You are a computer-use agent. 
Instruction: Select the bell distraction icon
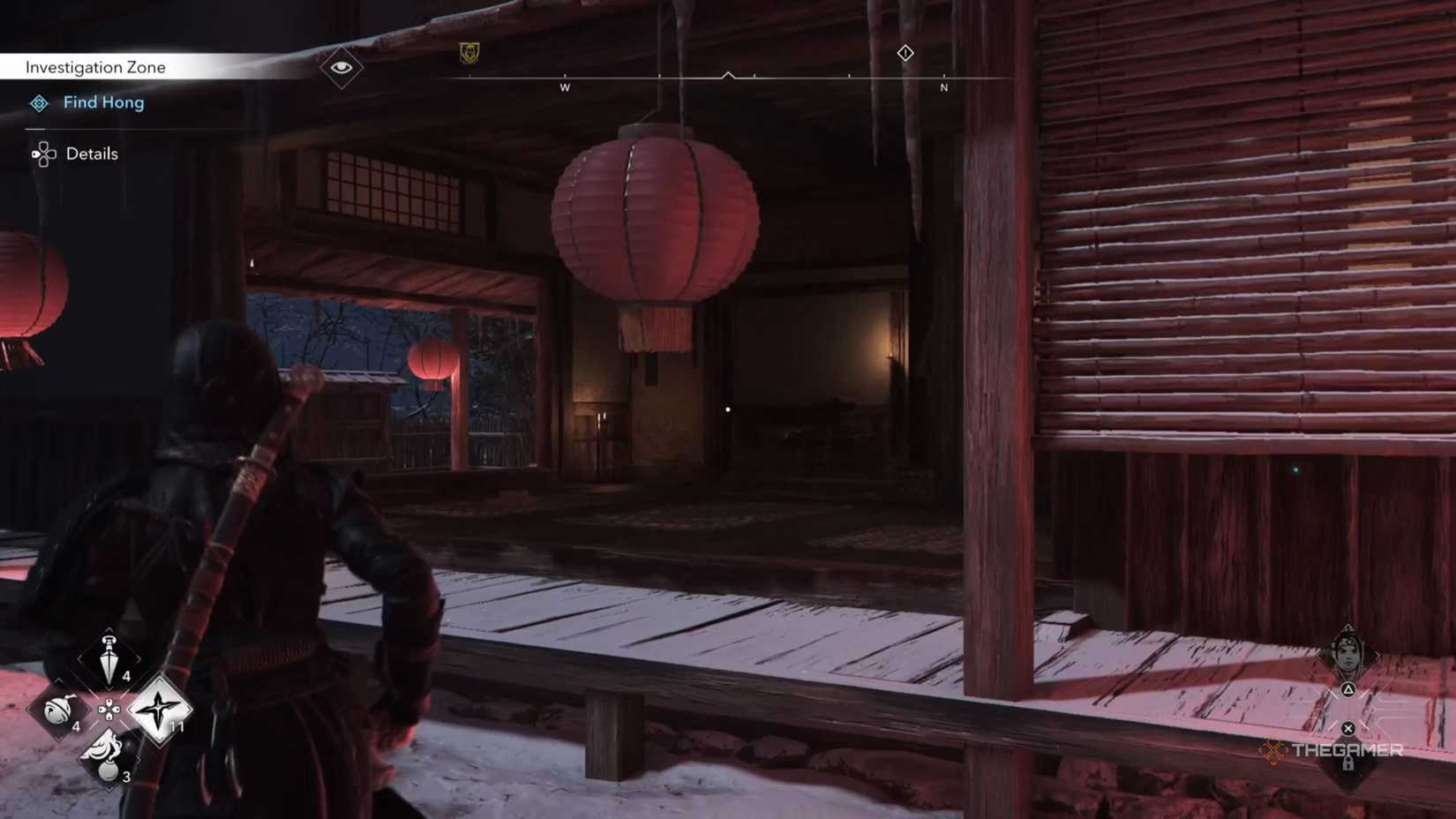coord(56,710)
